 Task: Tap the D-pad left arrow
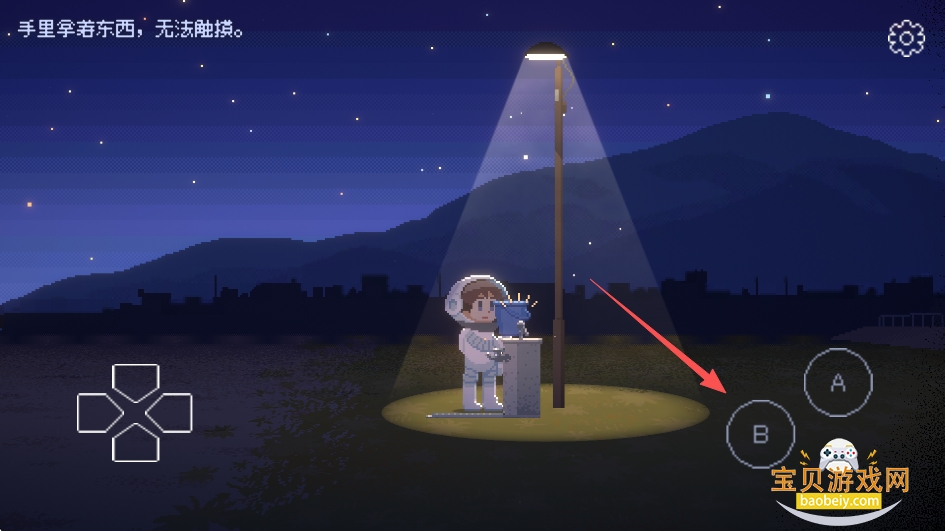[x=97, y=413]
